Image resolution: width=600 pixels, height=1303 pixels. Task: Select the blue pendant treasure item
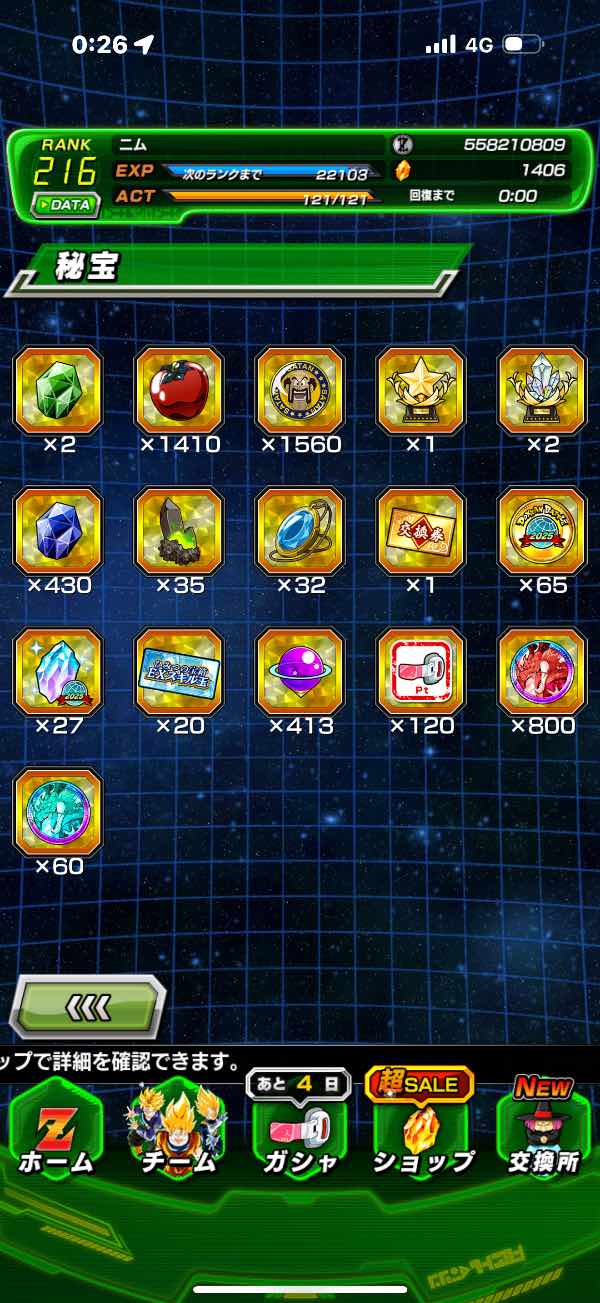tap(300, 531)
